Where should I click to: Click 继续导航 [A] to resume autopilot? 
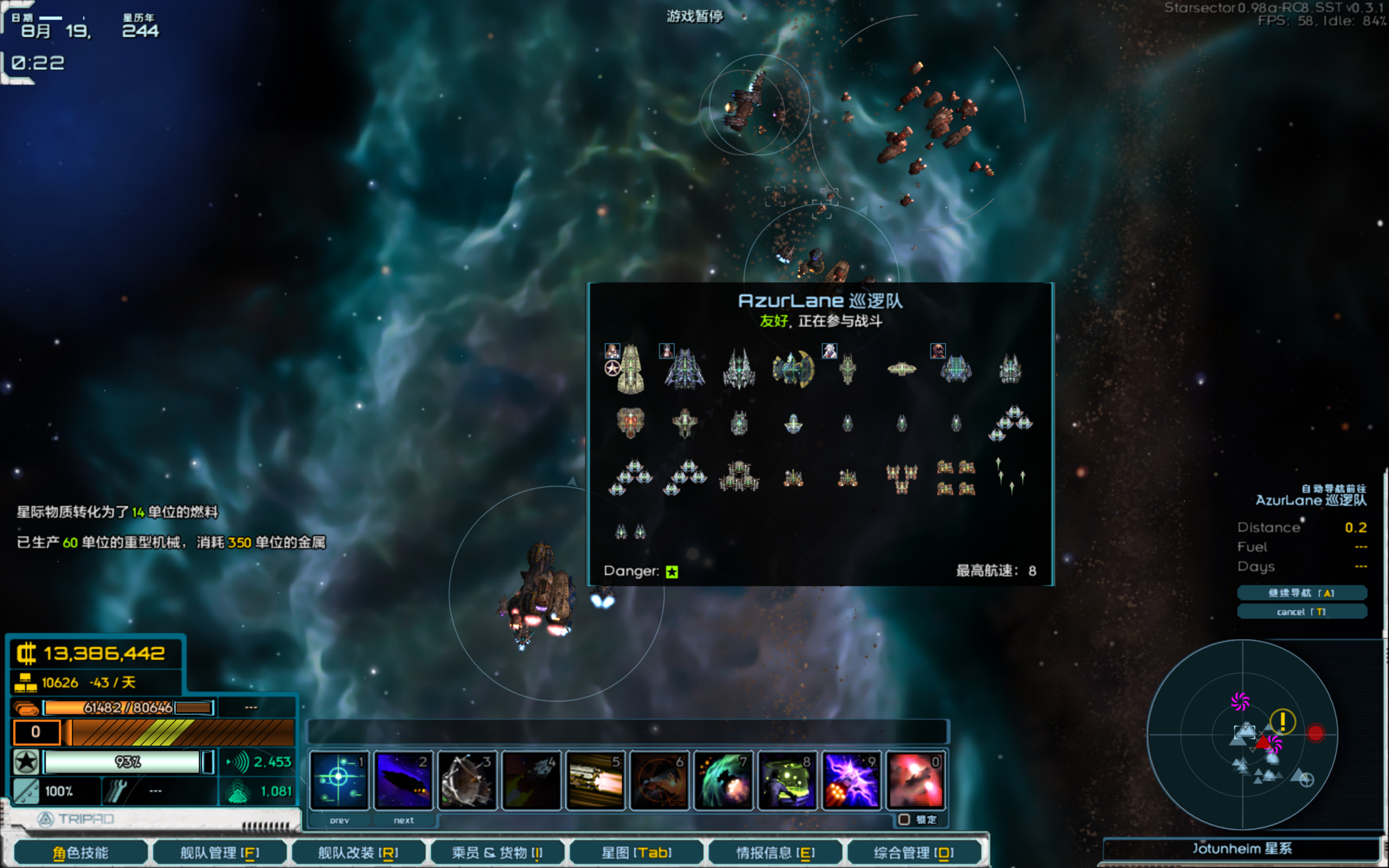[x=1302, y=593]
